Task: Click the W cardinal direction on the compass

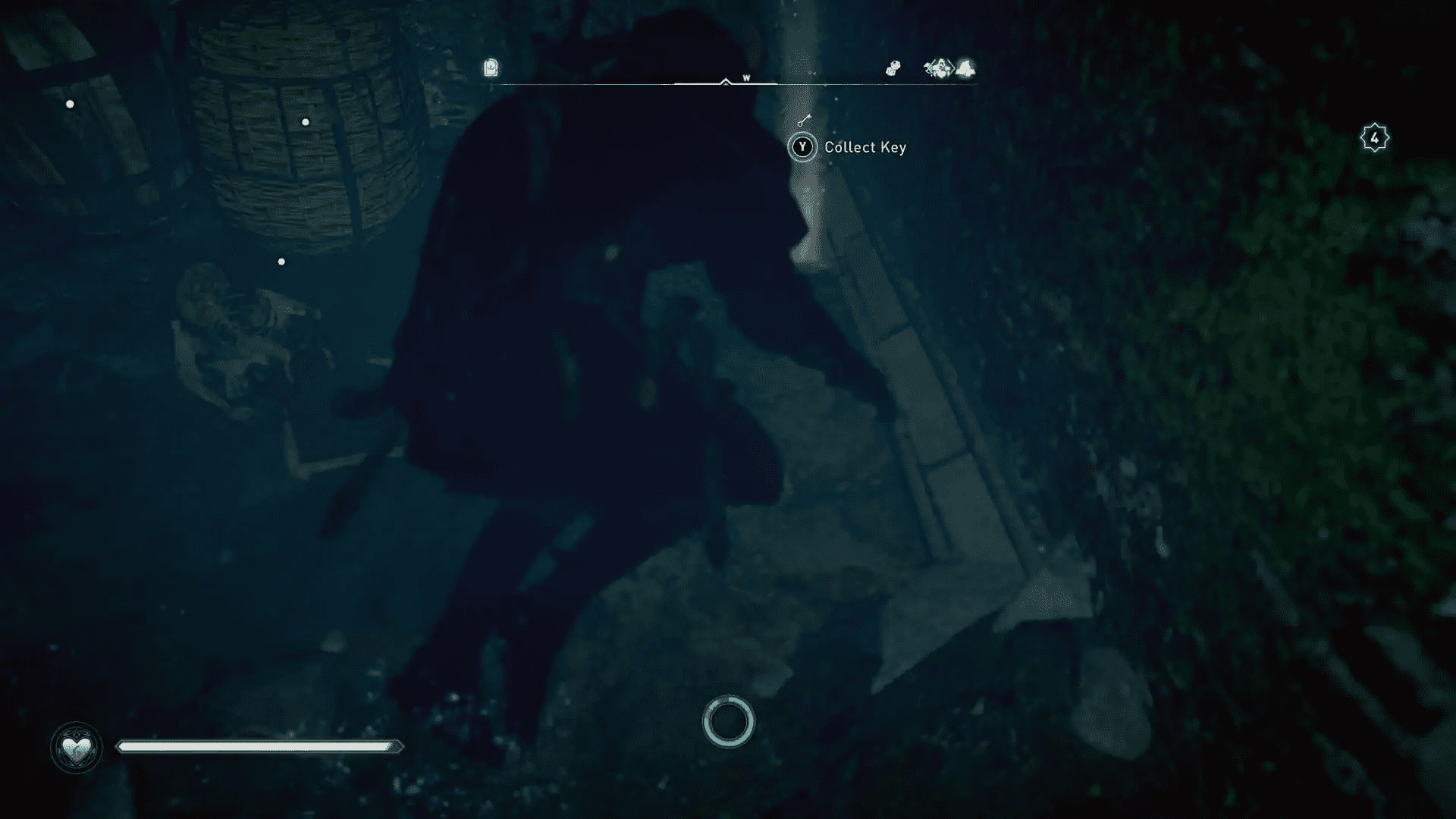Action: tap(745, 76)
